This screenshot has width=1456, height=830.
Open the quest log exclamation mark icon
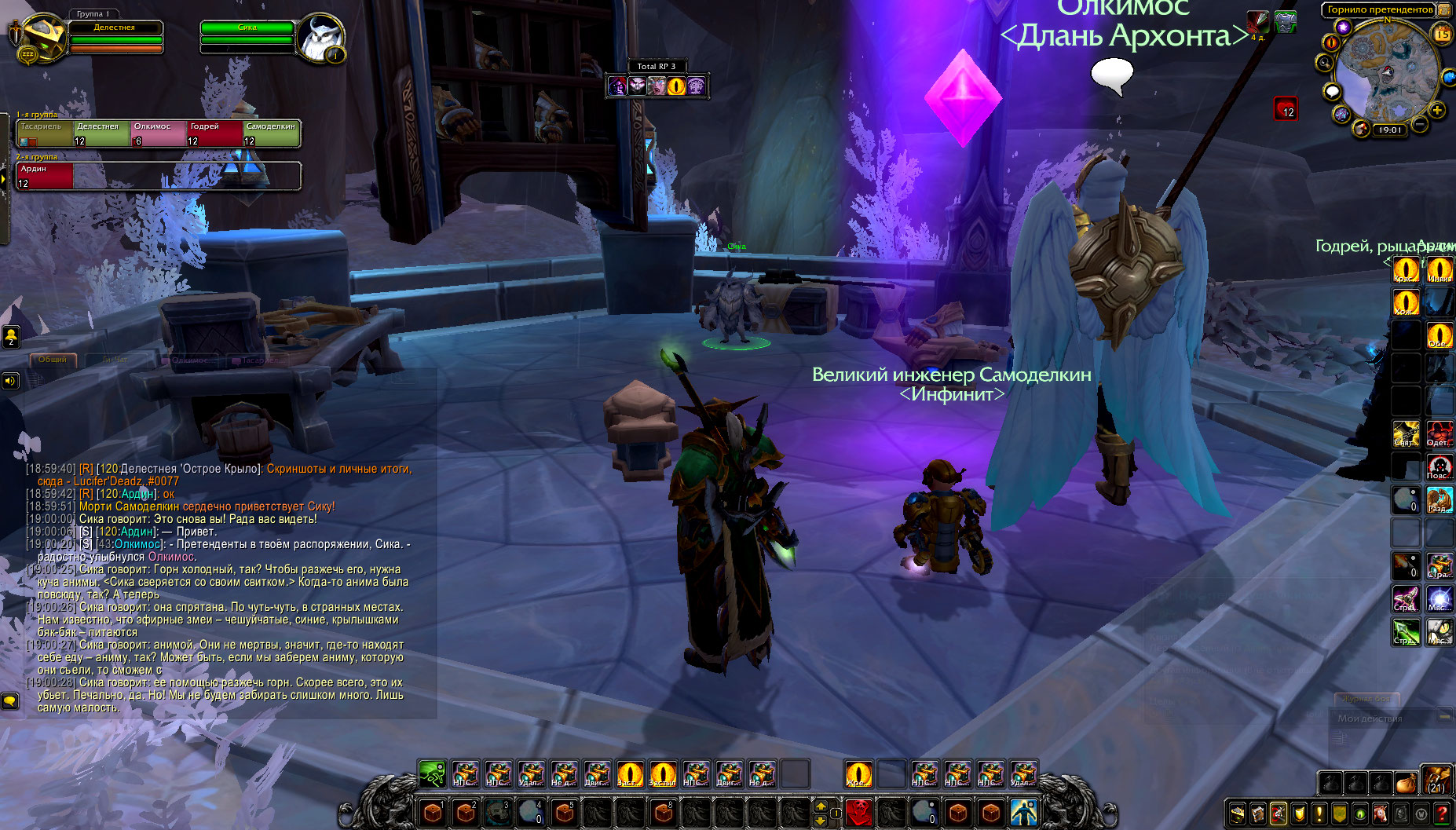click(1319, 814)
